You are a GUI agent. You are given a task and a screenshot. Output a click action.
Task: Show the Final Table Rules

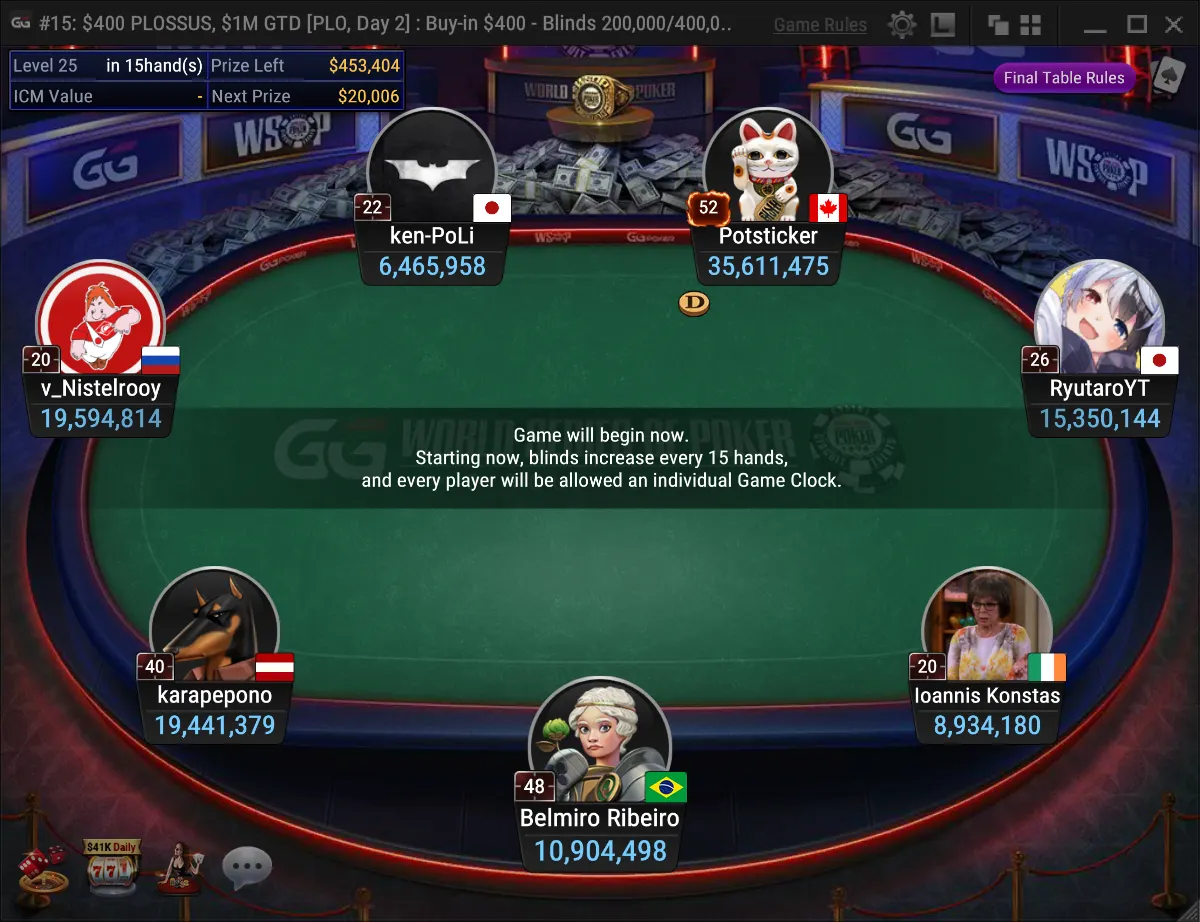tap(1064, 78)
